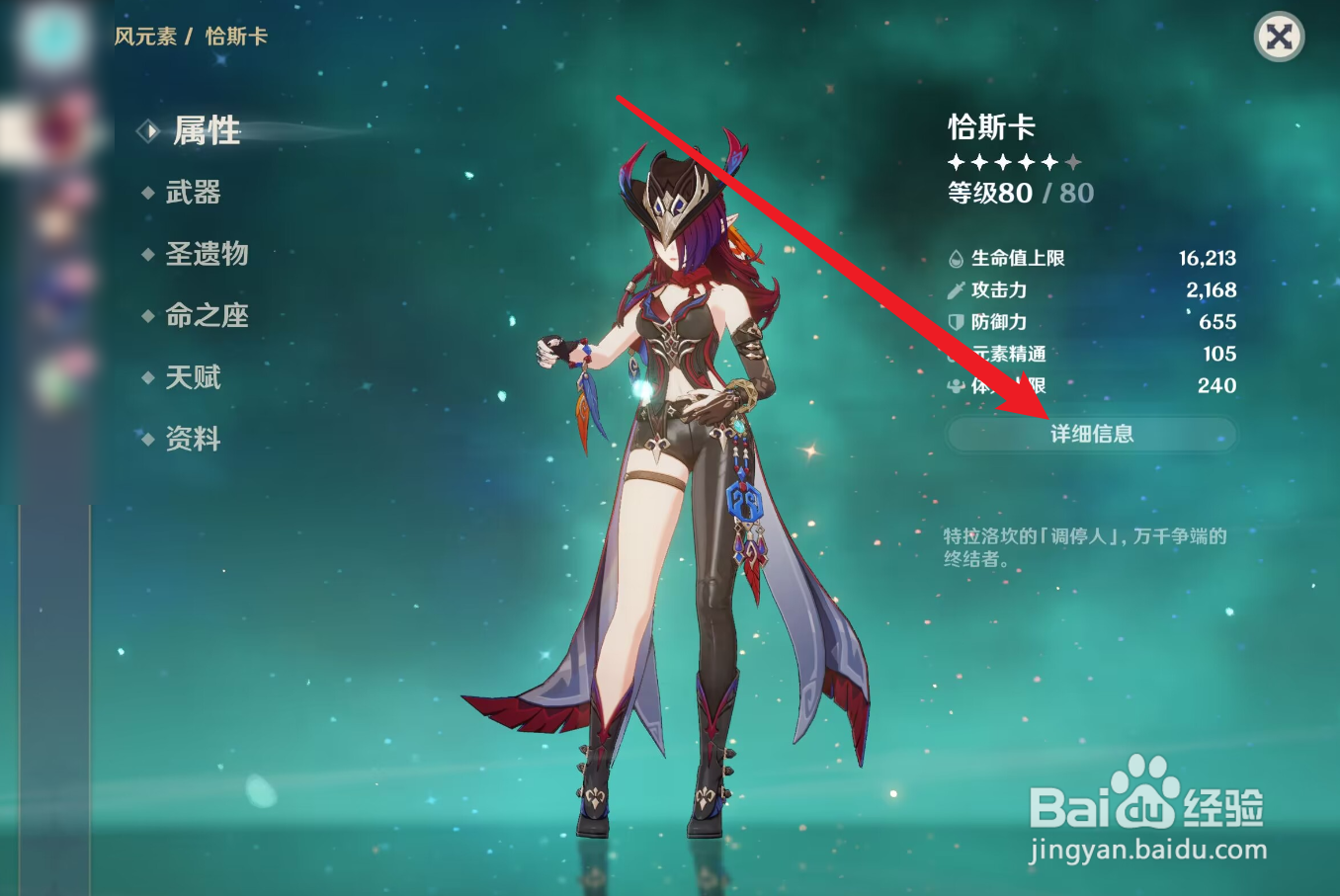Click the diamond marker beside 属性

pyautogui.click(x=148, y=129)
